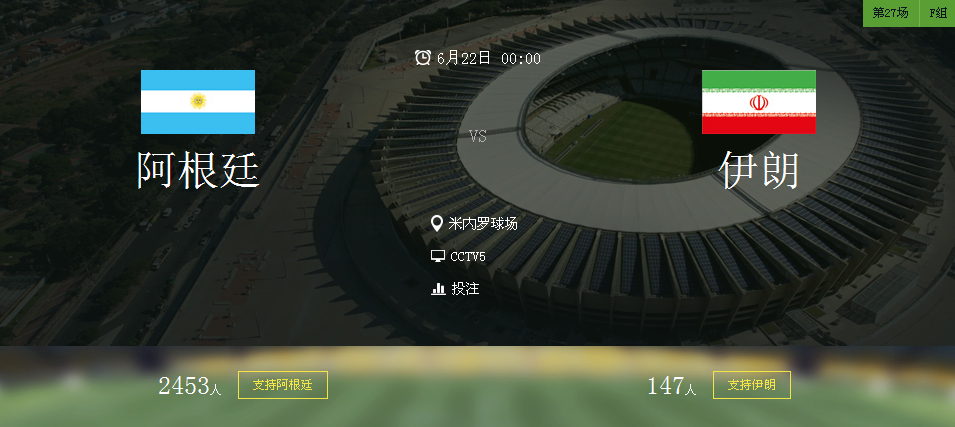Select the 第27场 match tab
The width and height of the screenshot is (955, 427).
pyautogui.click(x=890, y=13)
